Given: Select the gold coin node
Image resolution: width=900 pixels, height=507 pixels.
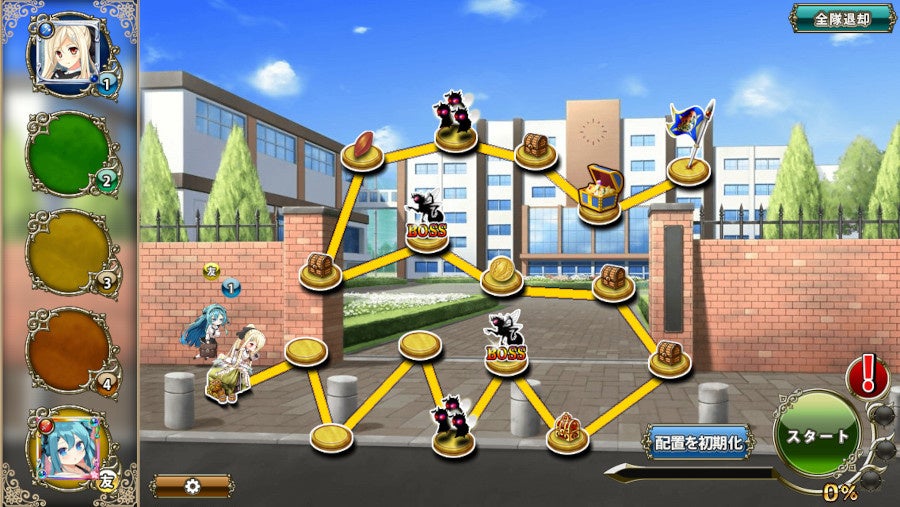Looking at the screenshot, I should point(501,274).
